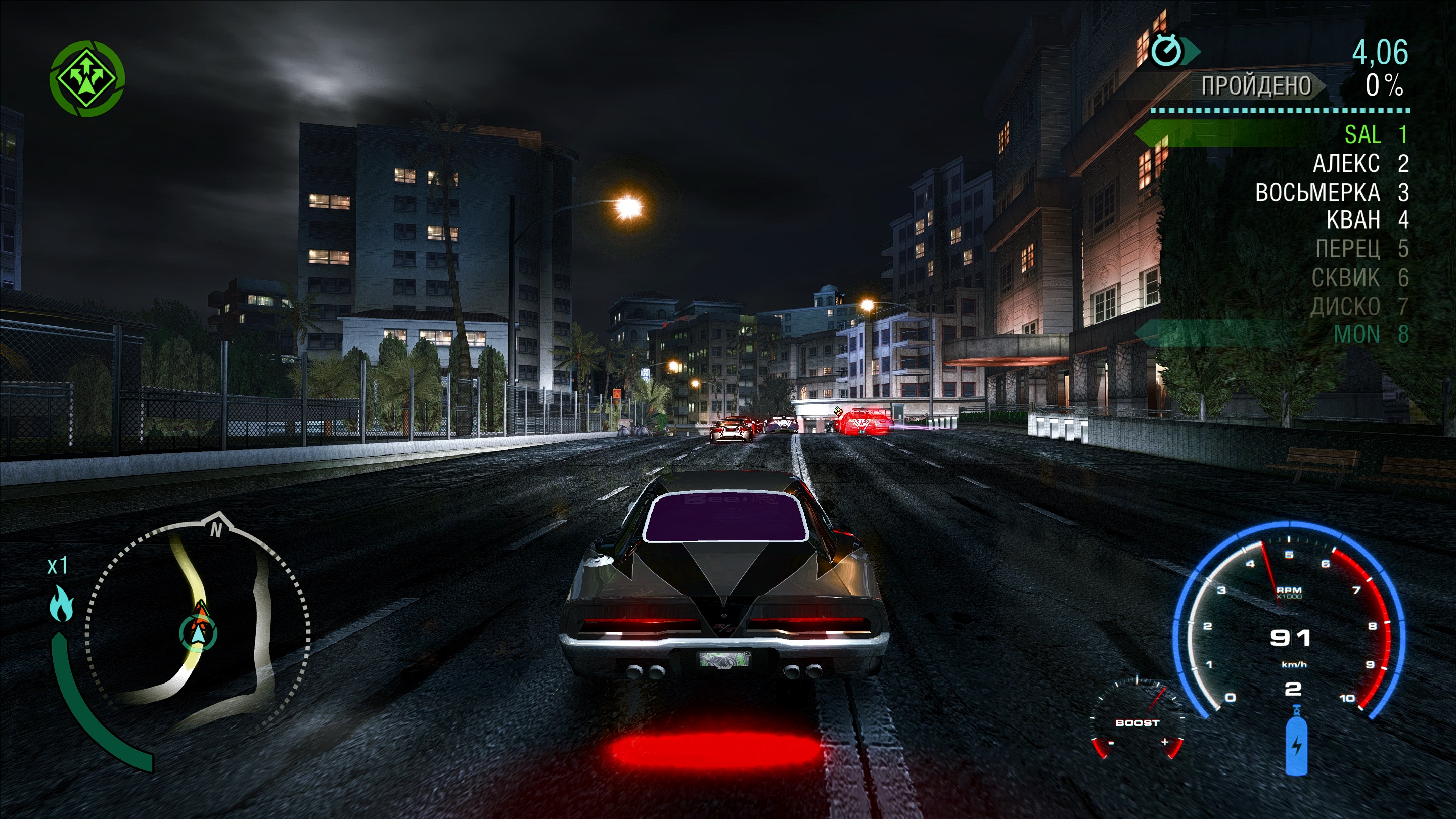Click the green crew member ability icon
This screenshot has height=819, width=1456.
(87, 78)
